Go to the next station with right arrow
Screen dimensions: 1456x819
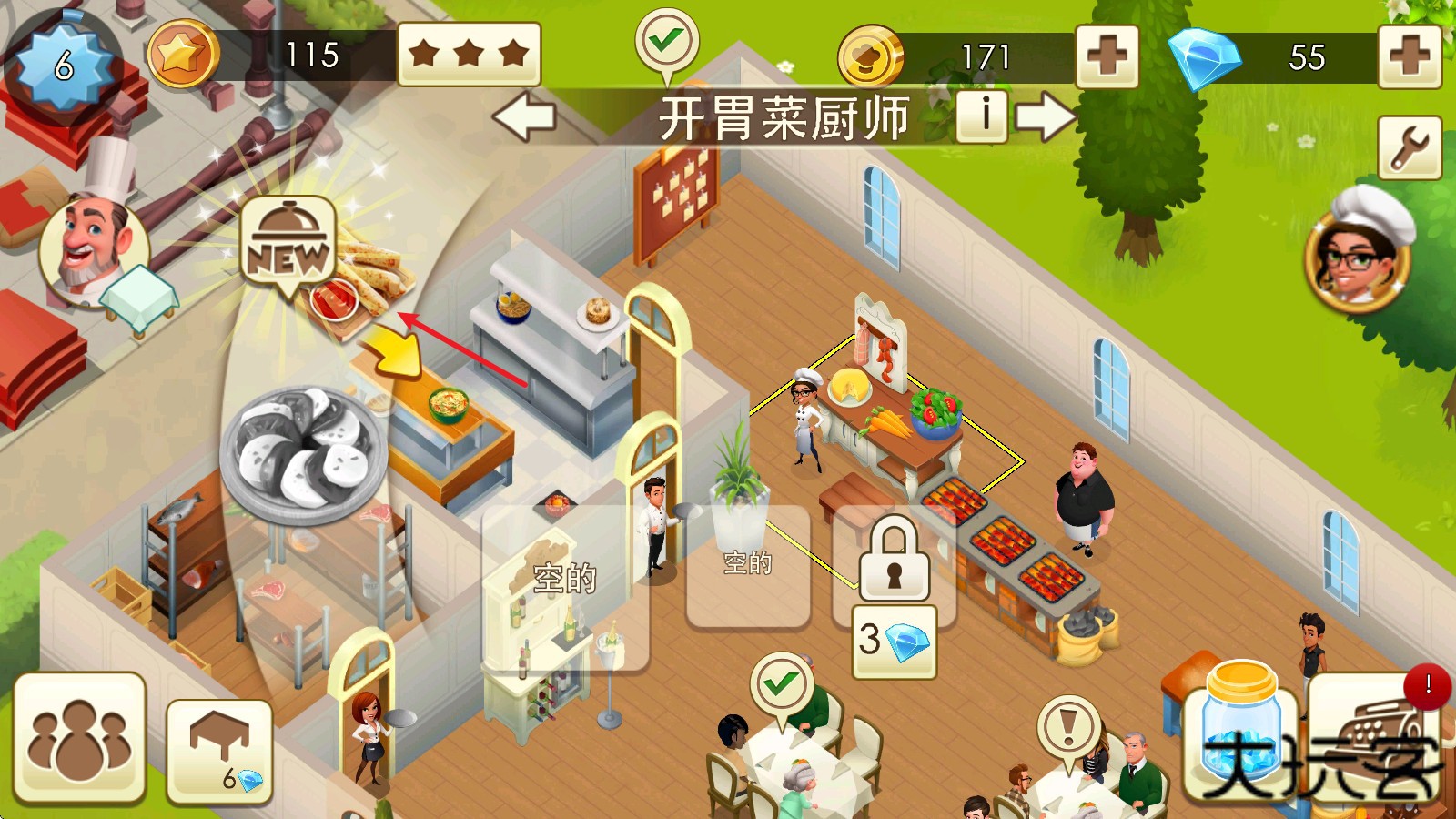click(1046, 118)
